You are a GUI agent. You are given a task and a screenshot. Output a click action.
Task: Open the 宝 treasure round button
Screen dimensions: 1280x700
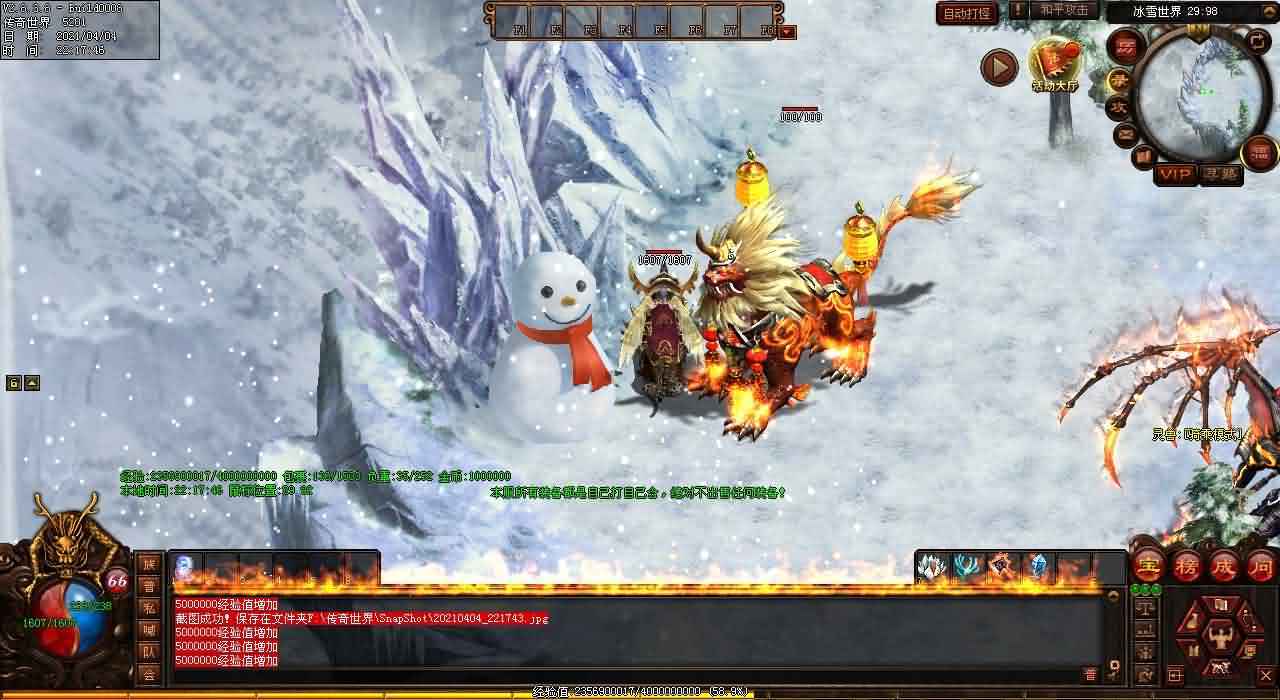[1147, 565]
